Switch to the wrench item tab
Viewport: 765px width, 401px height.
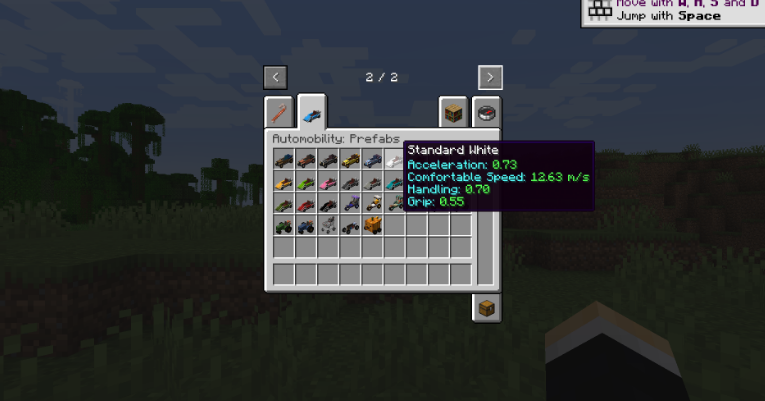pos(280,112)
